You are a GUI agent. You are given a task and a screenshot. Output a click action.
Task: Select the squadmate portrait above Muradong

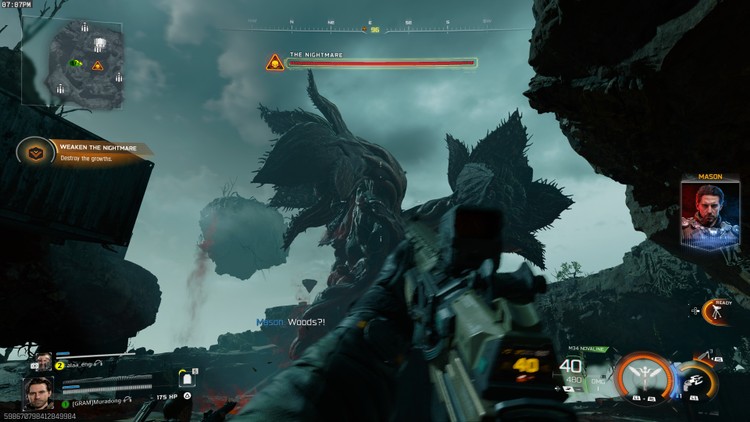(44, 363)
